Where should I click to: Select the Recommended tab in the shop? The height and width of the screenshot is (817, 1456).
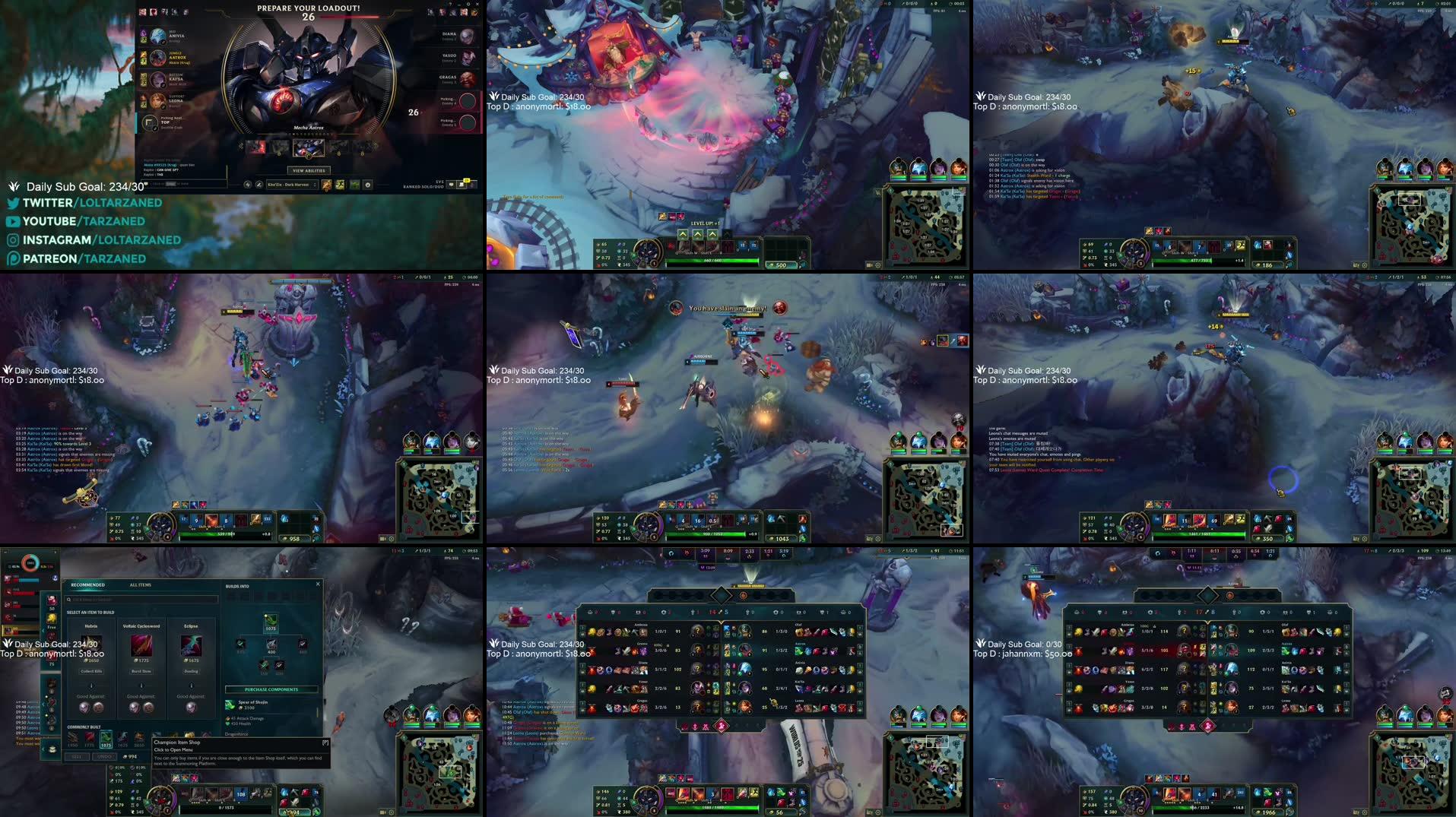click(87, 585)
